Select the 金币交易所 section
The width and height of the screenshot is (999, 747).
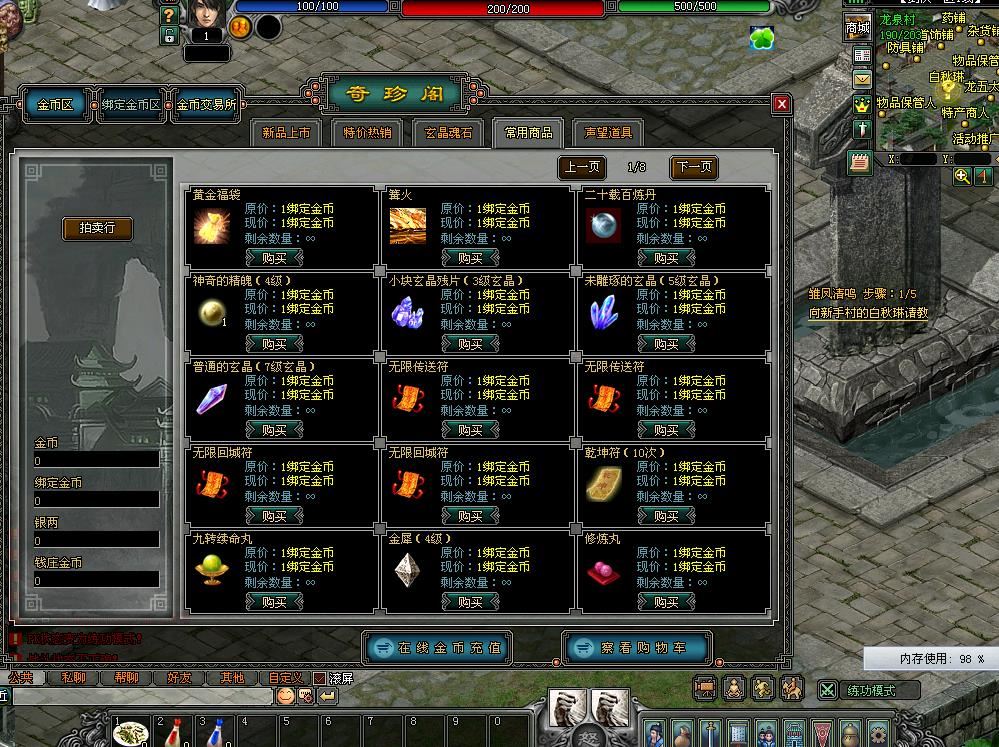[207, 105]
